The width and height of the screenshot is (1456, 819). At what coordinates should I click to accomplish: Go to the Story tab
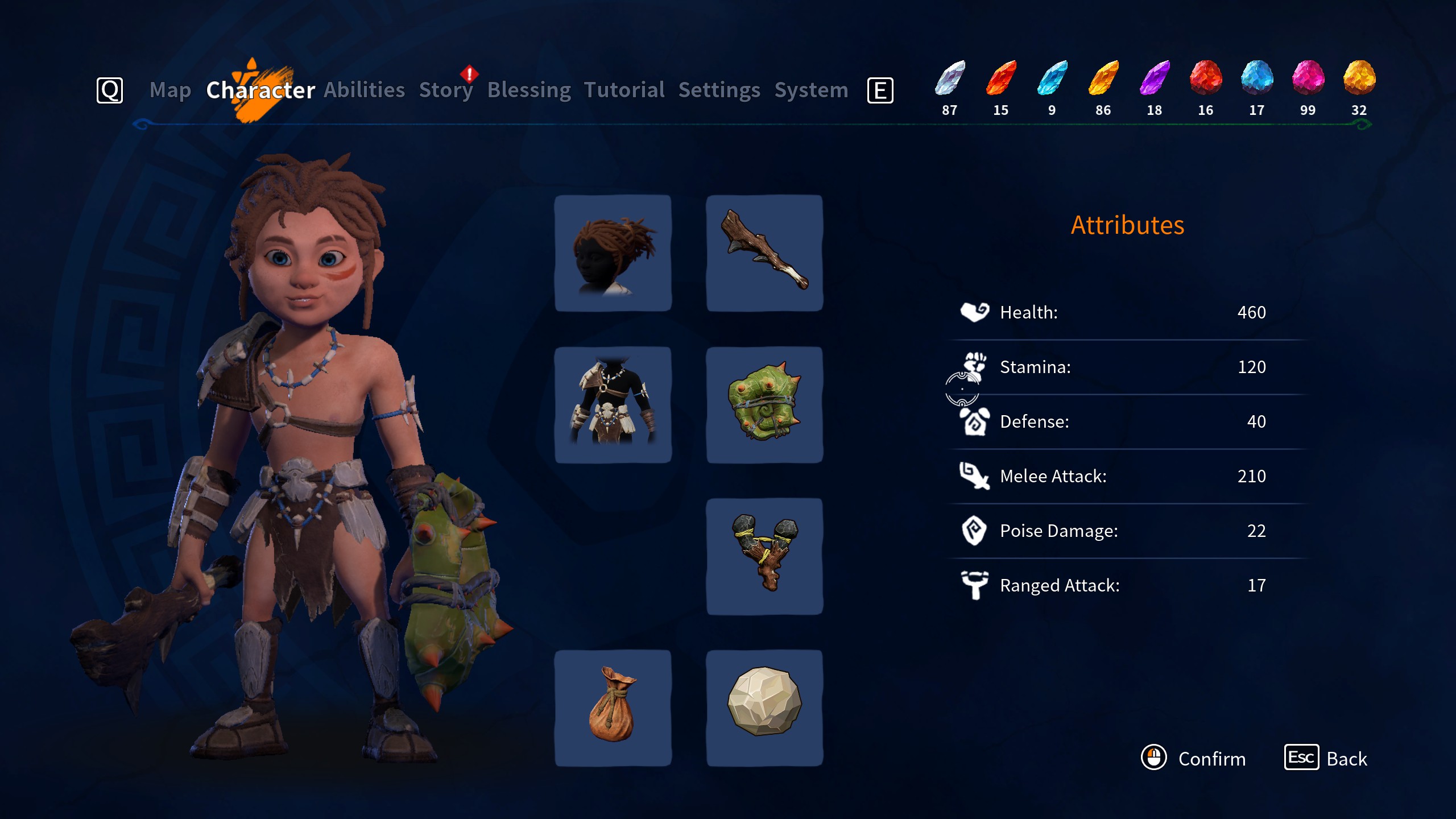446,90
